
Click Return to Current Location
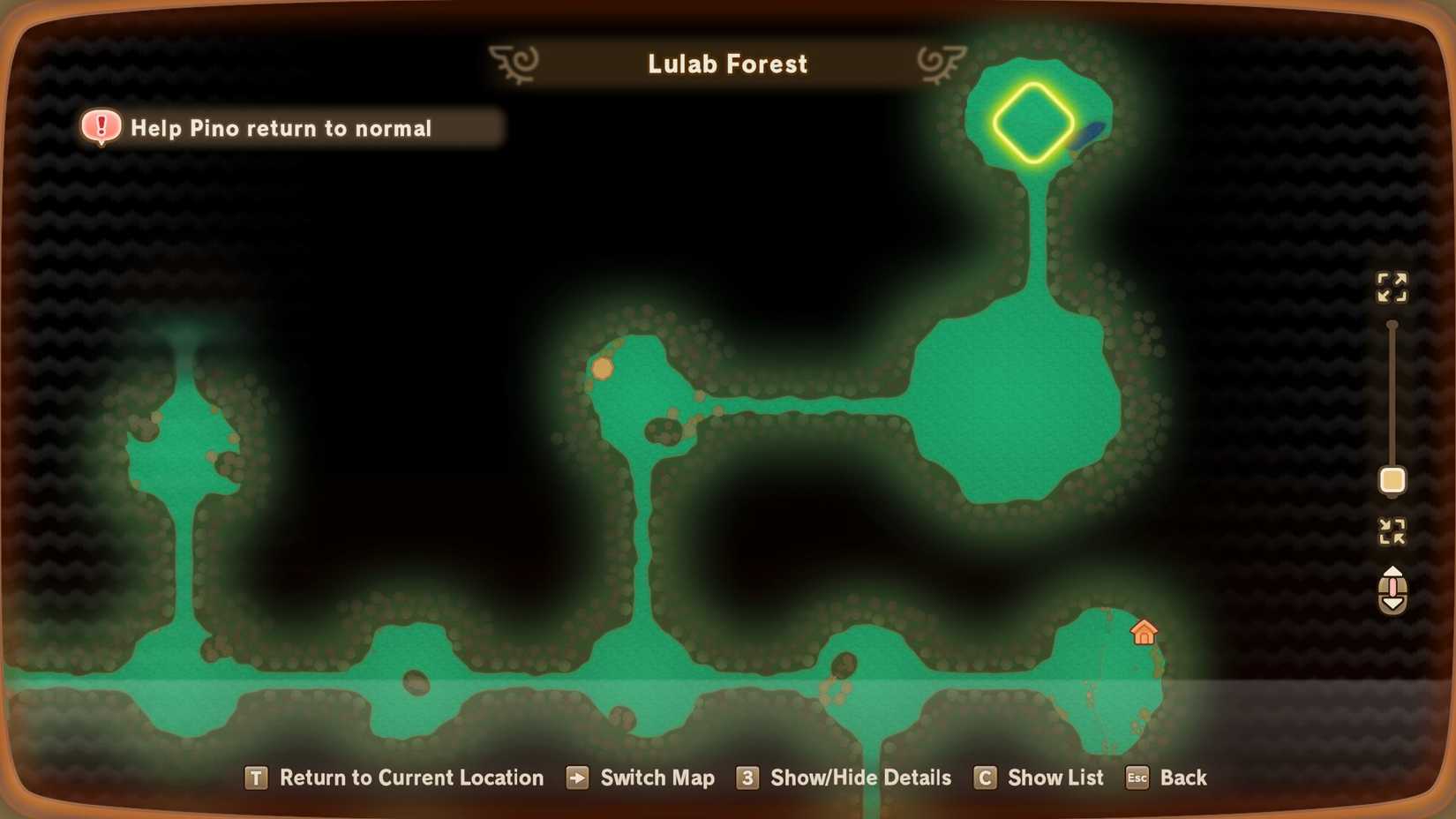tap(411, 778)
